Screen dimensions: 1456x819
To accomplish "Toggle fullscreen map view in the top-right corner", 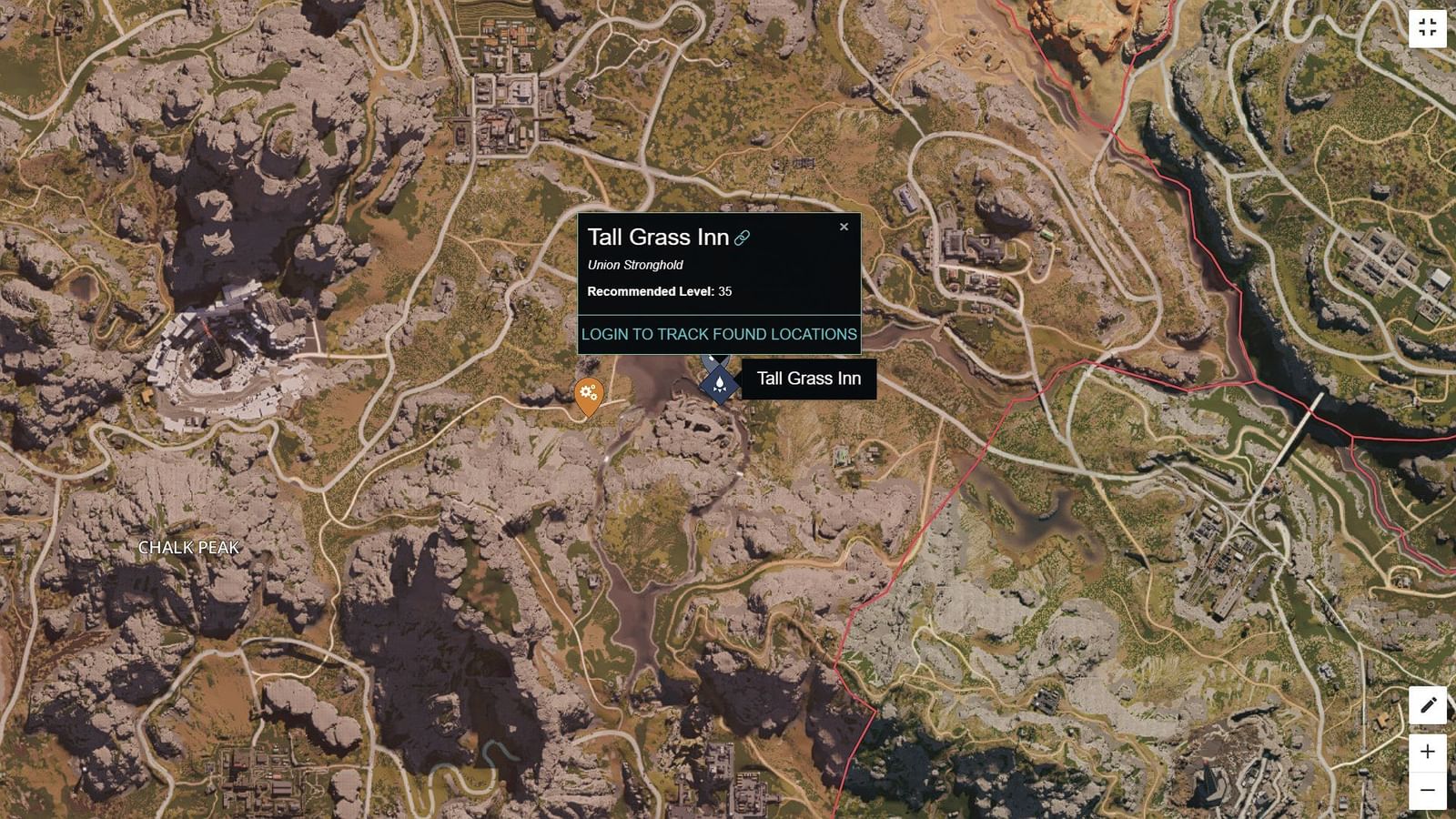I will [1427, 28].
